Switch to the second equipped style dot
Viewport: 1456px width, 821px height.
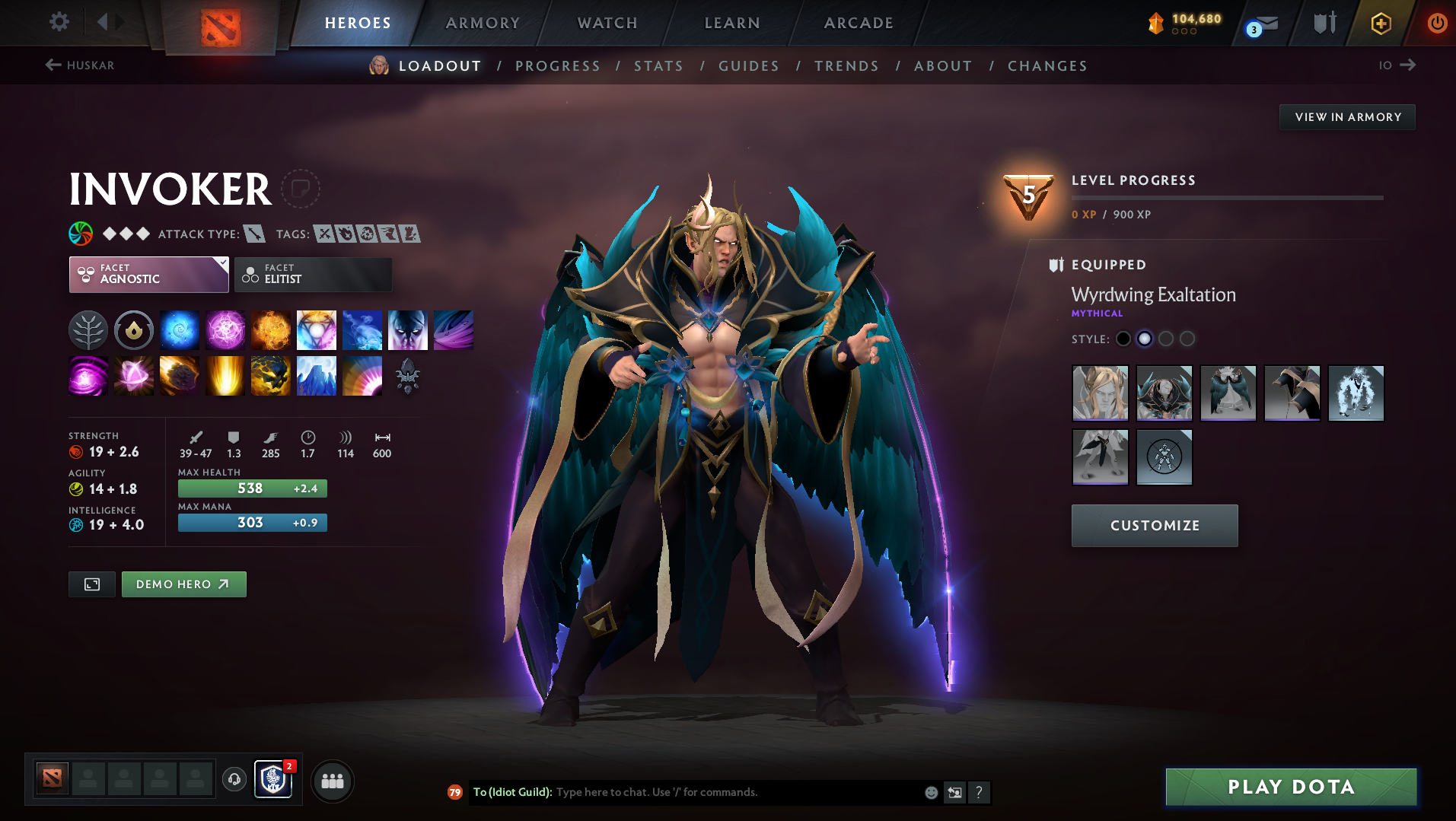pos(1145,339)
